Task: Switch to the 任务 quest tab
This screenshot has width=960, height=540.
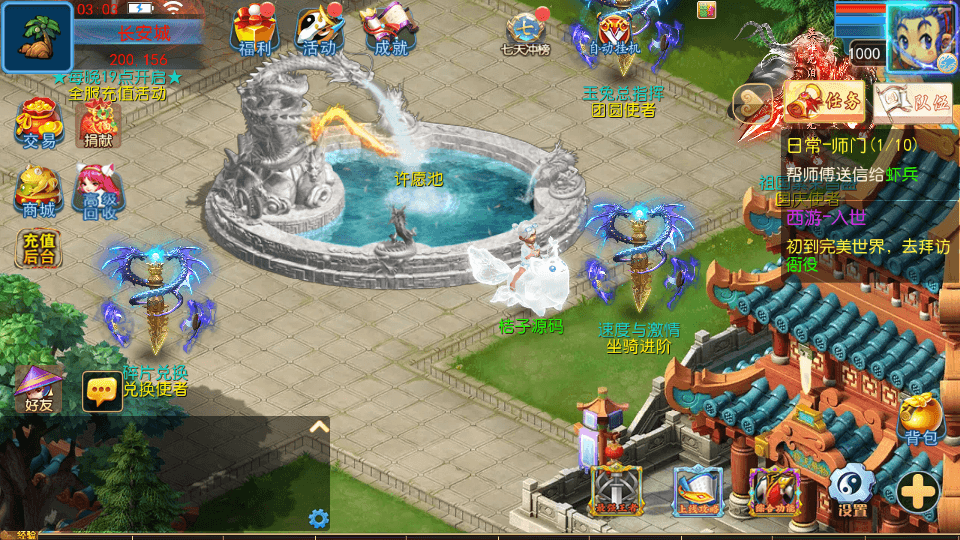Action: [825, 100]
